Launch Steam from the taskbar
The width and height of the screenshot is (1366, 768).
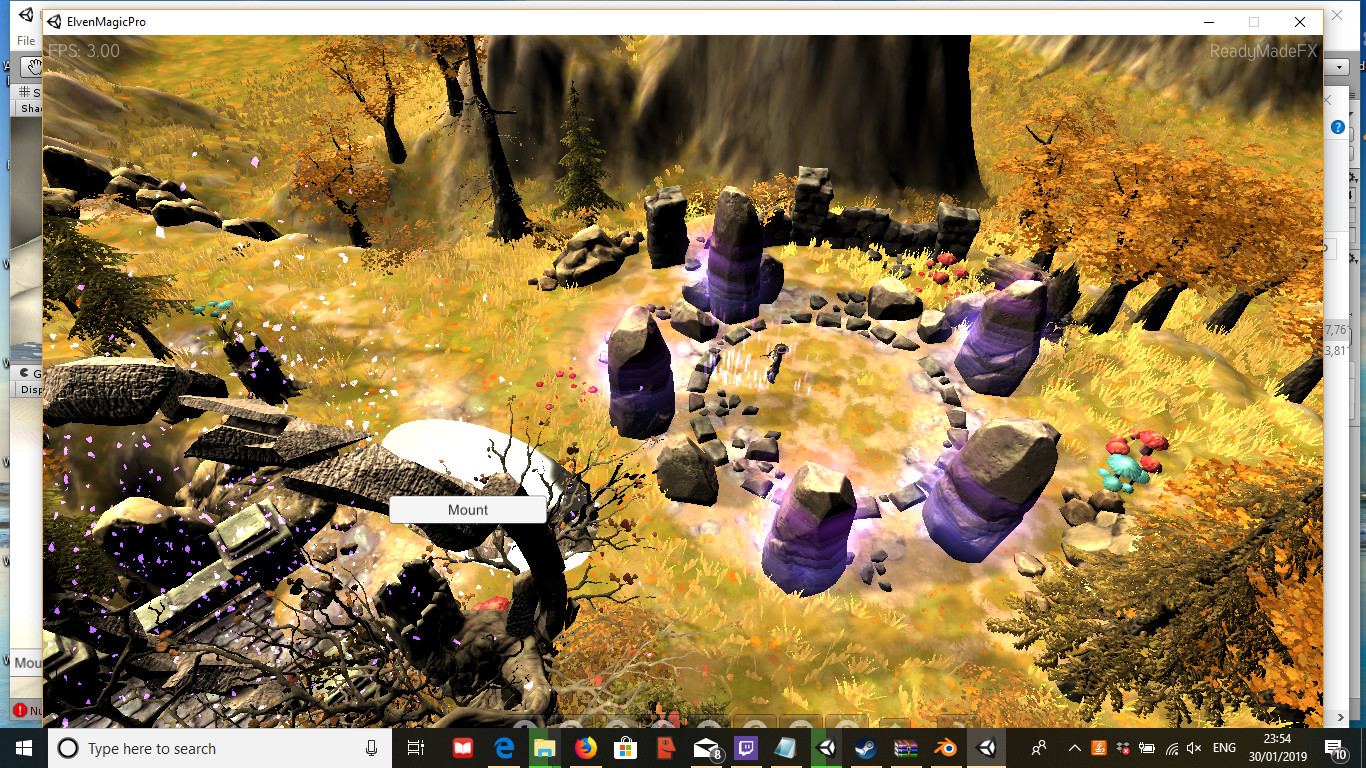pos(865,748)
